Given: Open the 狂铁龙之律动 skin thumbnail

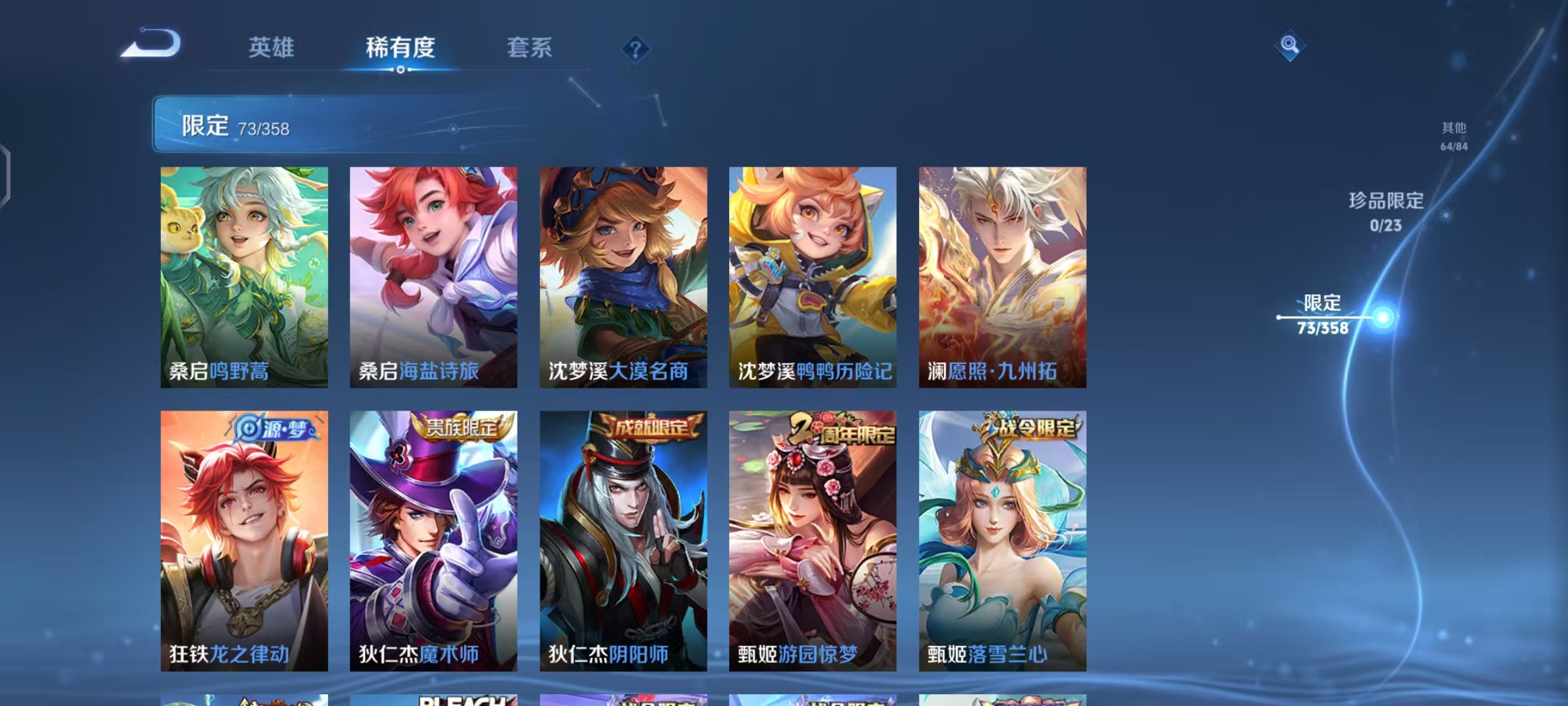Looking at the screenshot, I should (245, 536).
